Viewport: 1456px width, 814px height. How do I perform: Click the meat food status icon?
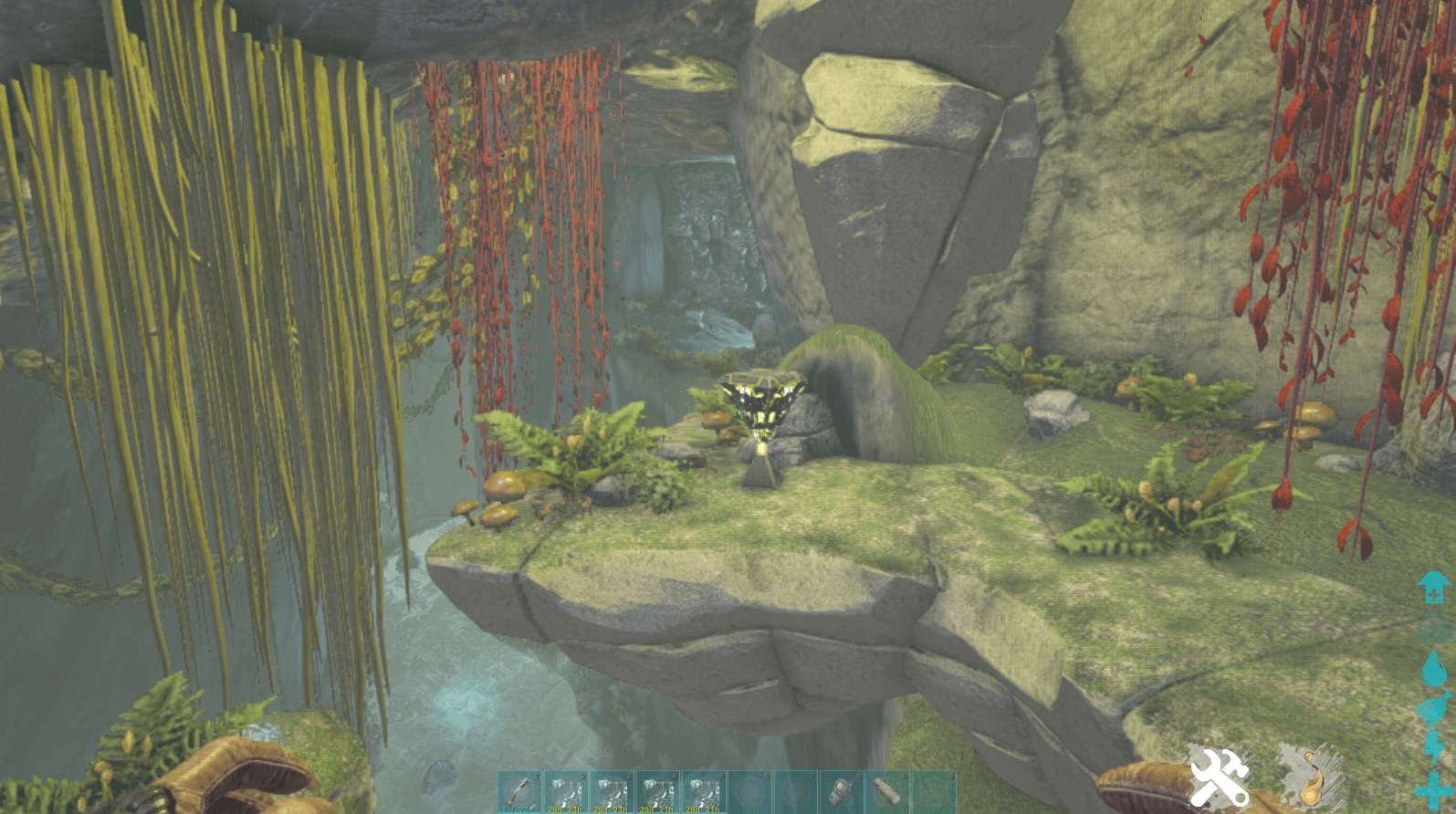tap(1434, 710)
